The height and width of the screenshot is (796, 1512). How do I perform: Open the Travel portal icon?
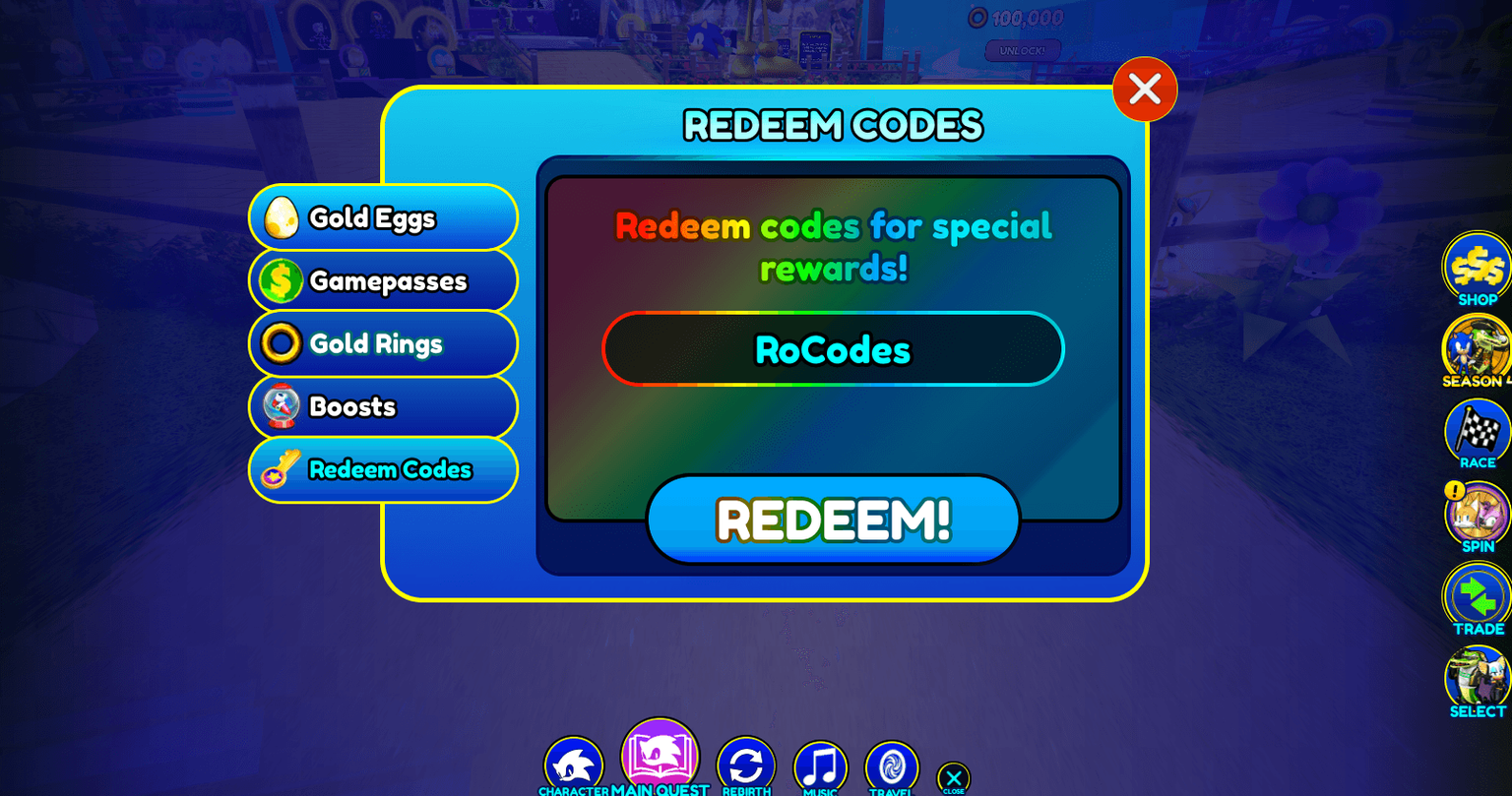tap(891, 765)
